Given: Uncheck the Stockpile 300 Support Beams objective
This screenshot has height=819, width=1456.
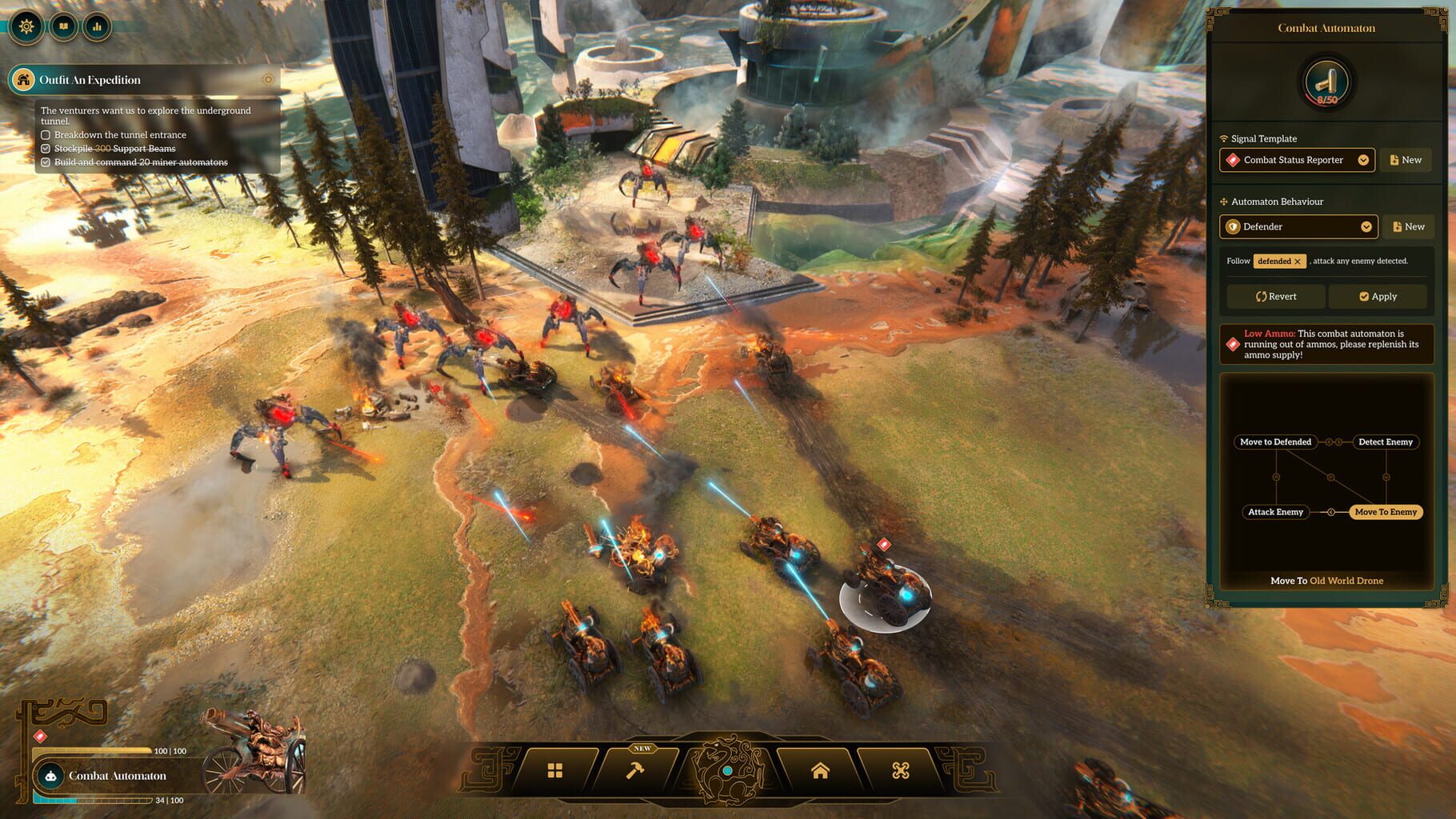Looking at the screenshot, I should [x=46, y=148].
